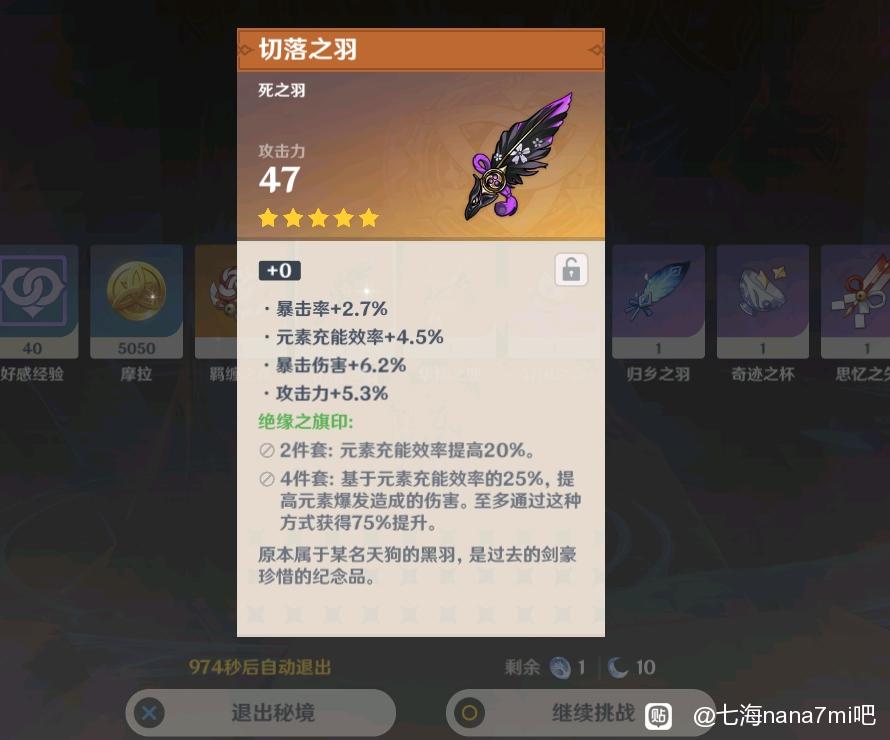Select the Mora reward slot
Screen dimensions: 890x740
click(x=136, y=300)
